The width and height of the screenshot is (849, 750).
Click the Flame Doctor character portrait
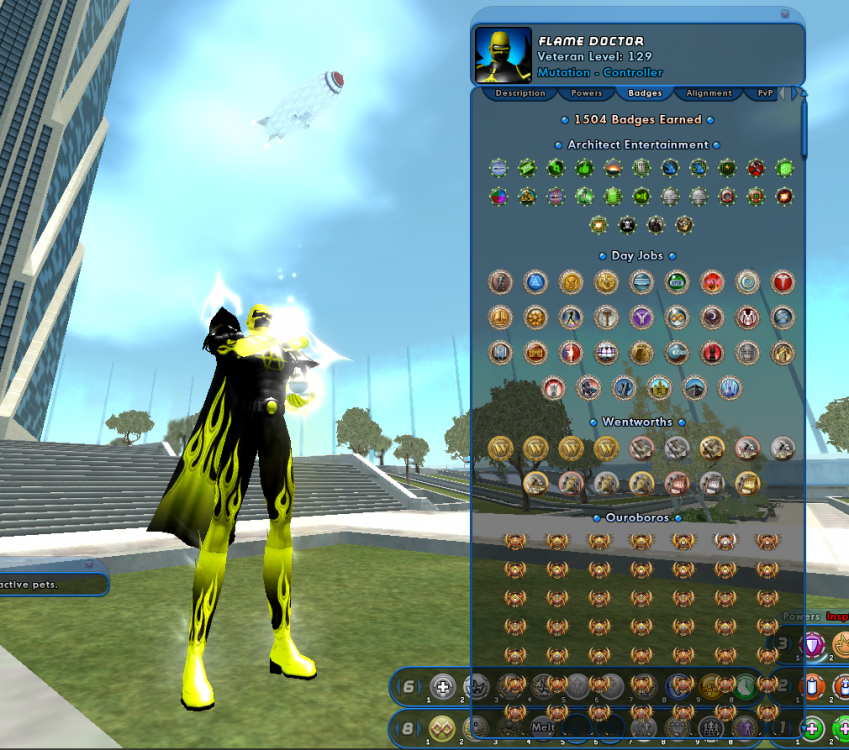pyautogui.click(x=503, y=55)
